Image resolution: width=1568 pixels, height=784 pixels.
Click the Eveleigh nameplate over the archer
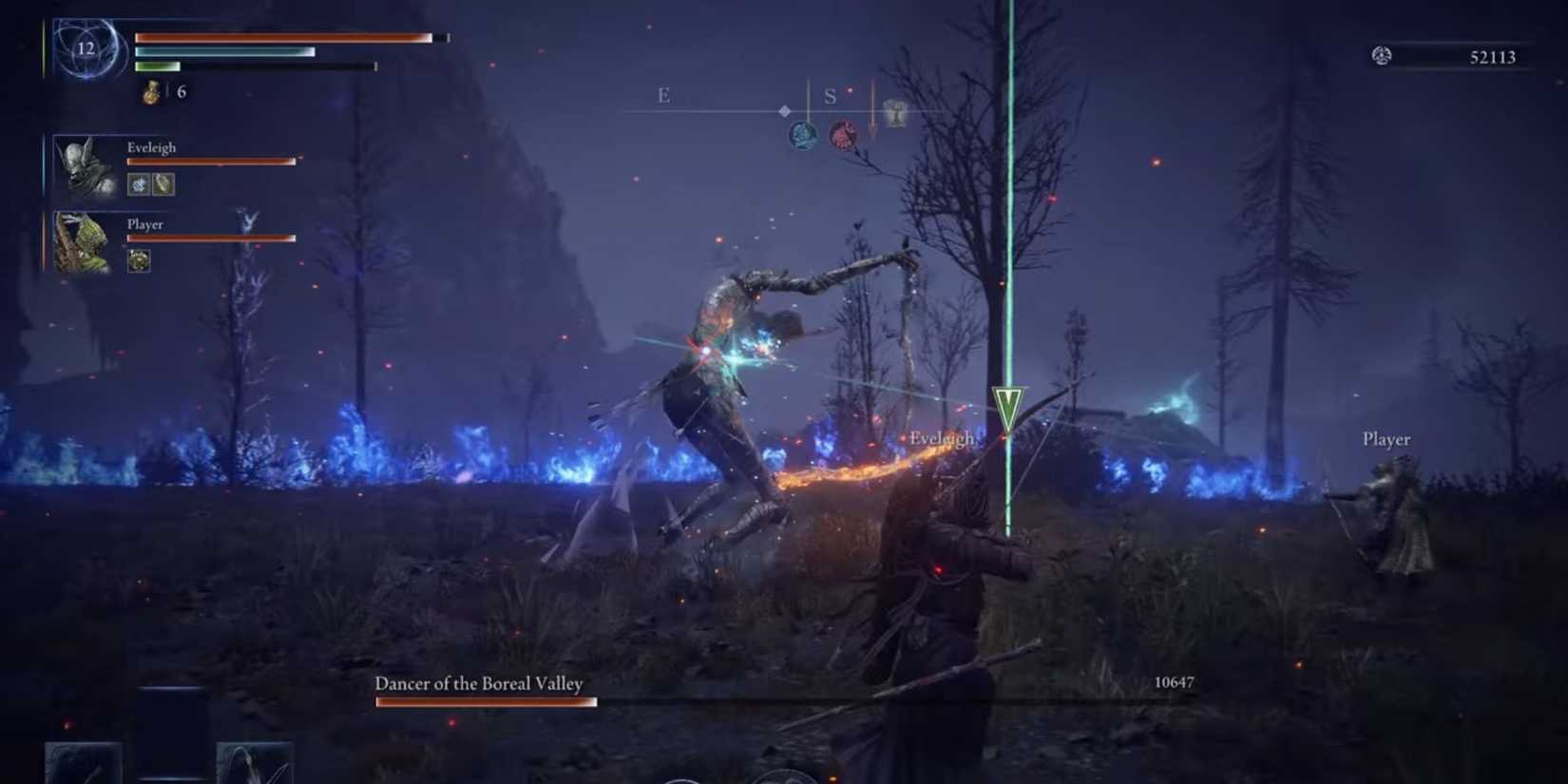[940, 439]
